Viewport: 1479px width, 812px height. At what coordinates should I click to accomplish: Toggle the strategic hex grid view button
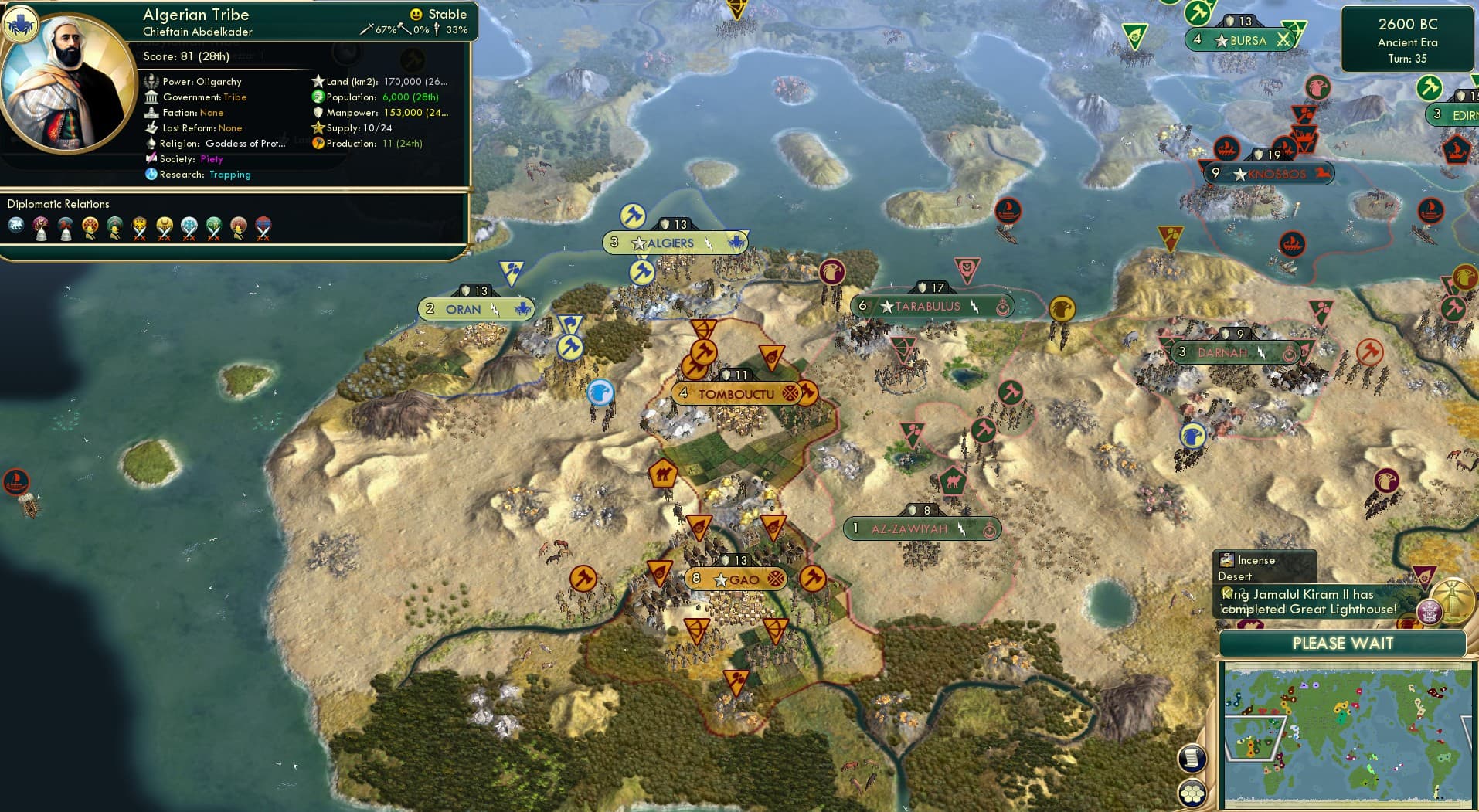[1192, 793]
